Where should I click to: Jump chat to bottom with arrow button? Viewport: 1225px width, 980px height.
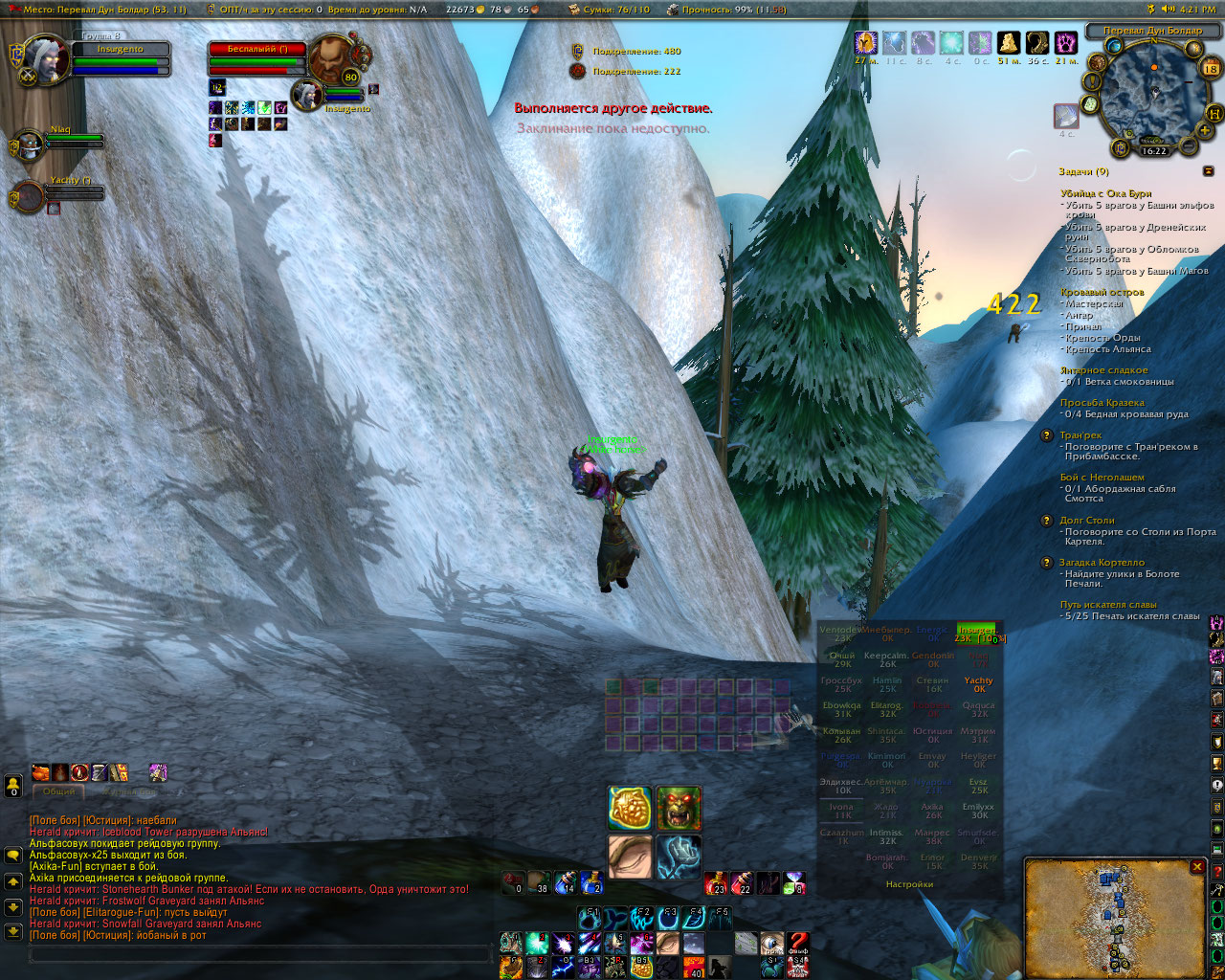(13, 930)
